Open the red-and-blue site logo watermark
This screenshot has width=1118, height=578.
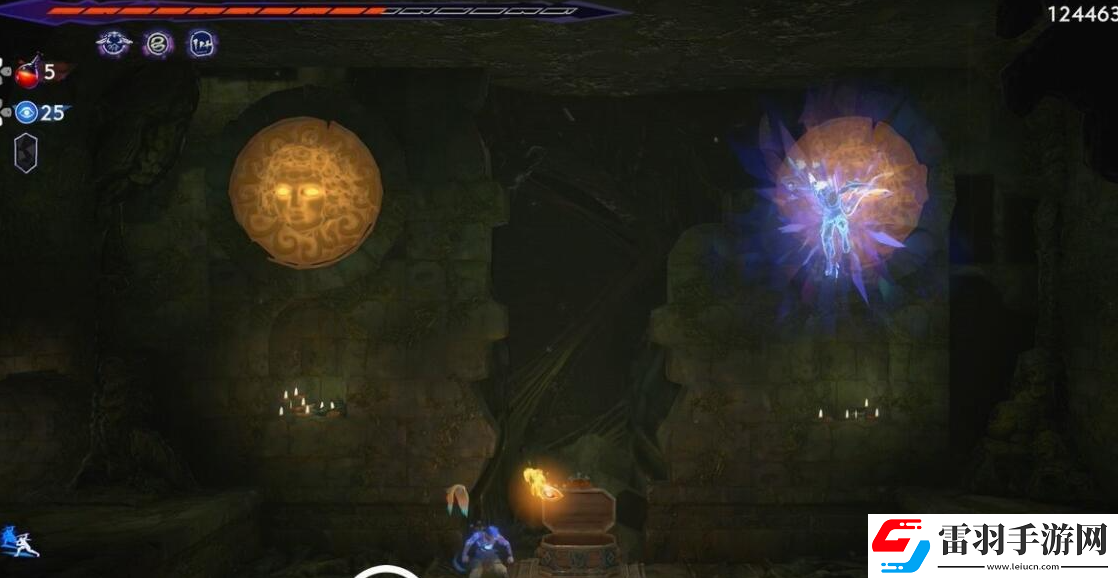(899, 547)
